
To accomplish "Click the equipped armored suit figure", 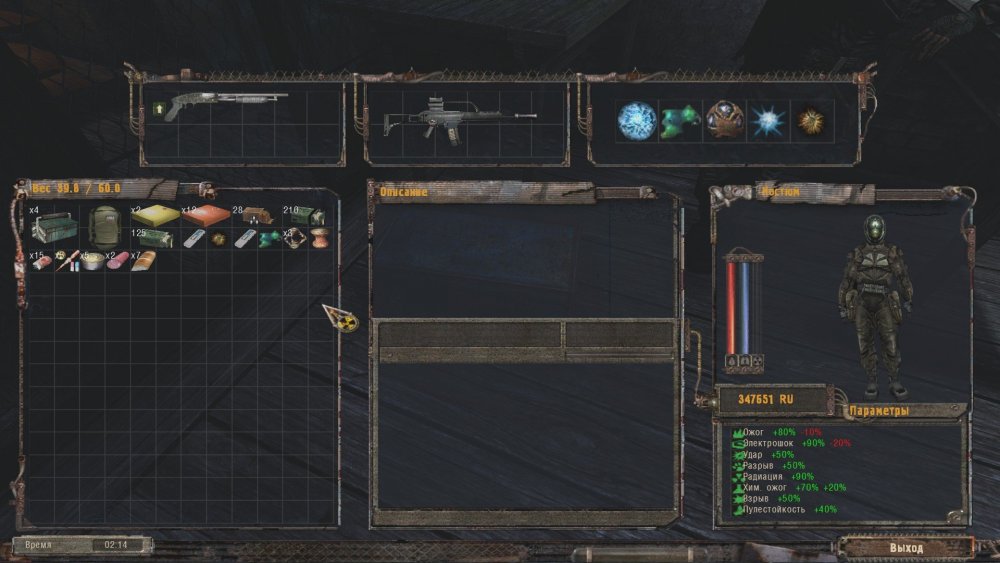I will pyautogui.click(x=875, y=305).
